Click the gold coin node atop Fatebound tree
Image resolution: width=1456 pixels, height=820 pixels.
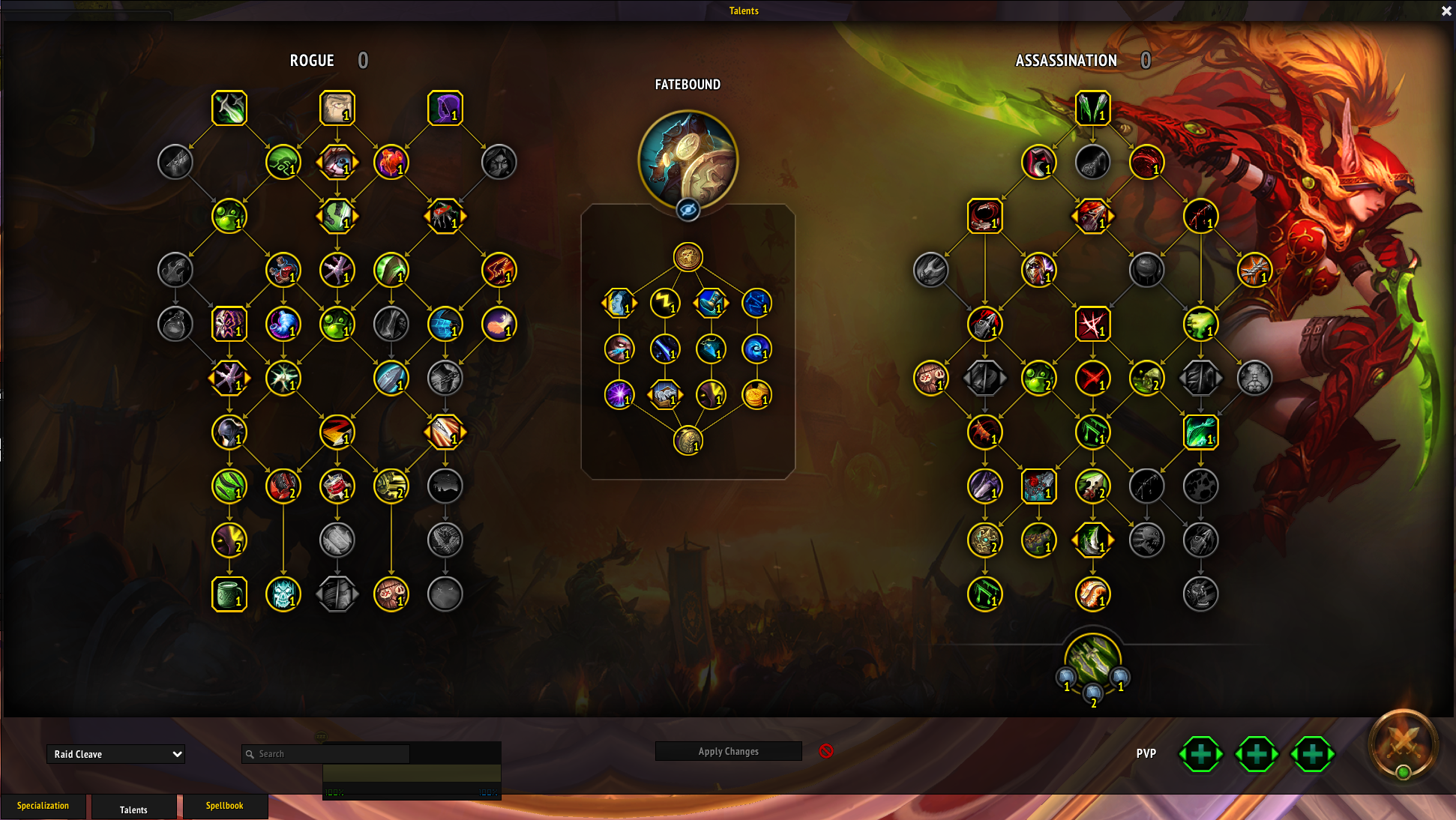coord(688,257)
